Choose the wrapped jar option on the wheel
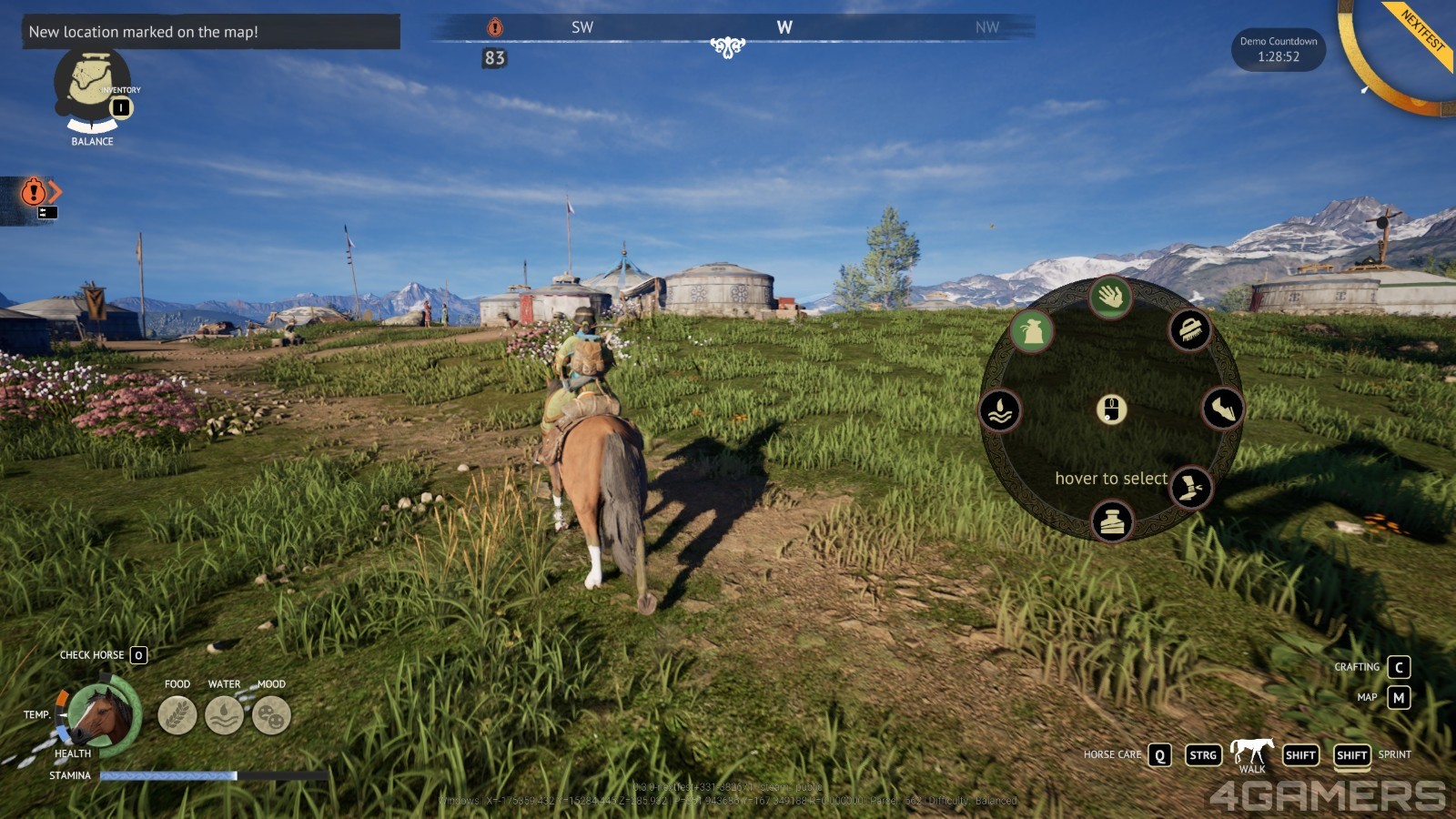1456x819 pixels. 1112,521
